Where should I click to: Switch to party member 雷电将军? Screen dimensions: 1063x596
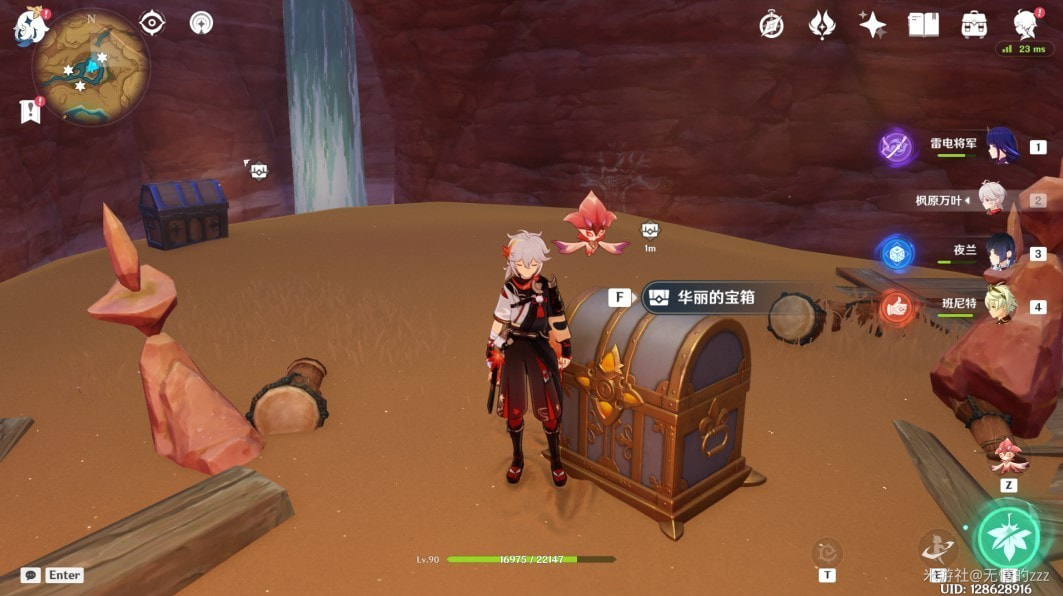point(1001,146)
